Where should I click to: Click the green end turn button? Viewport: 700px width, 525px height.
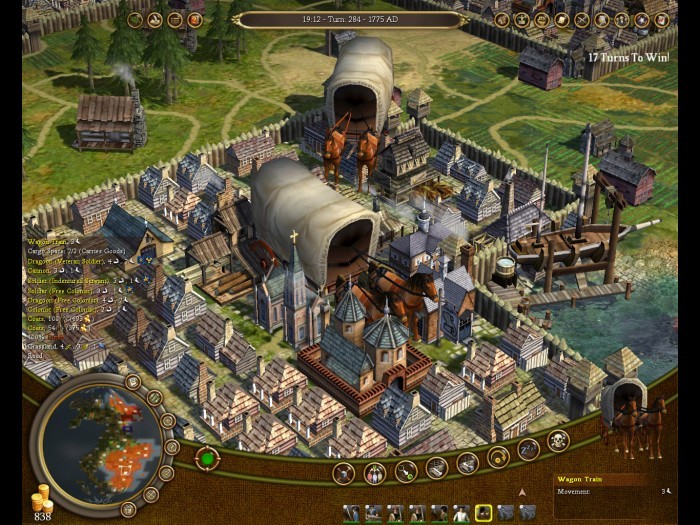207,459
